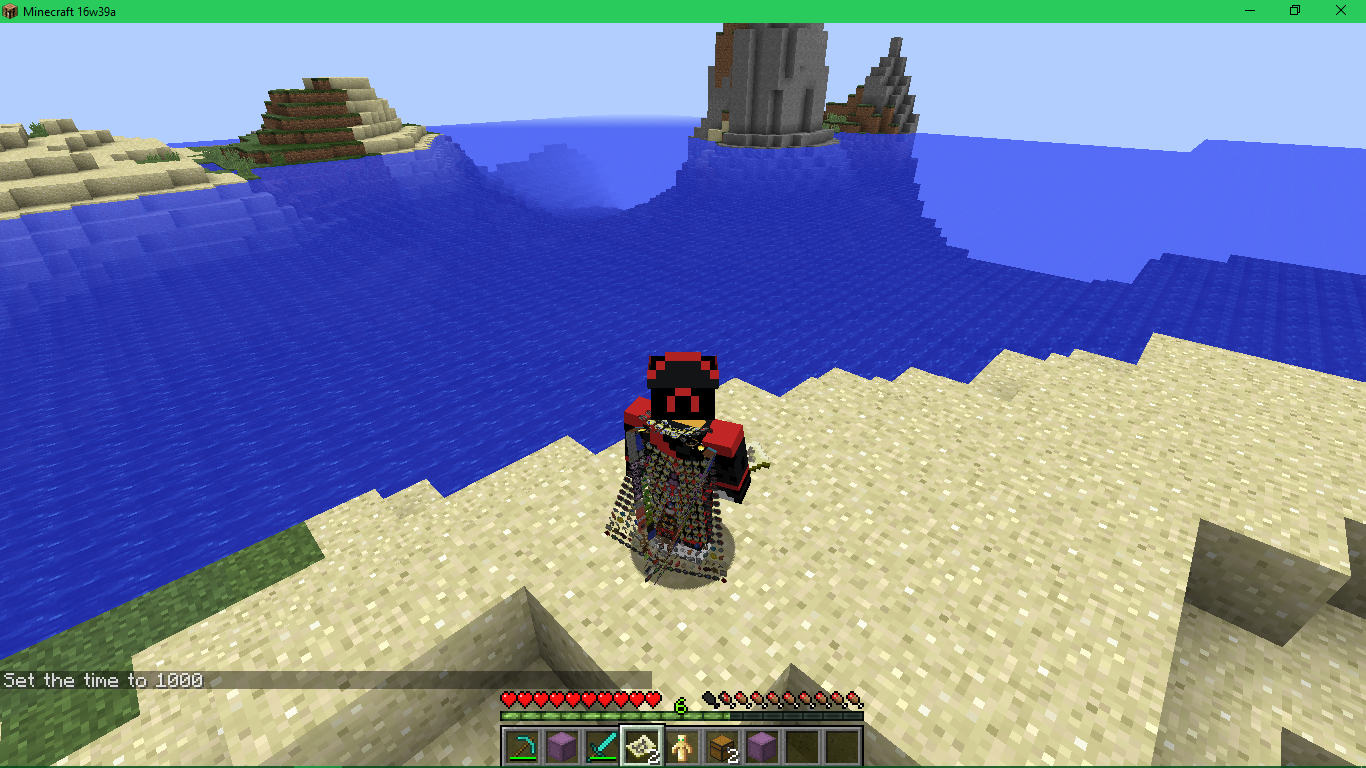This screenshot has height=768, width=1366.
Task: Restore down the Minecraft window
Action: pos(1295,10)
